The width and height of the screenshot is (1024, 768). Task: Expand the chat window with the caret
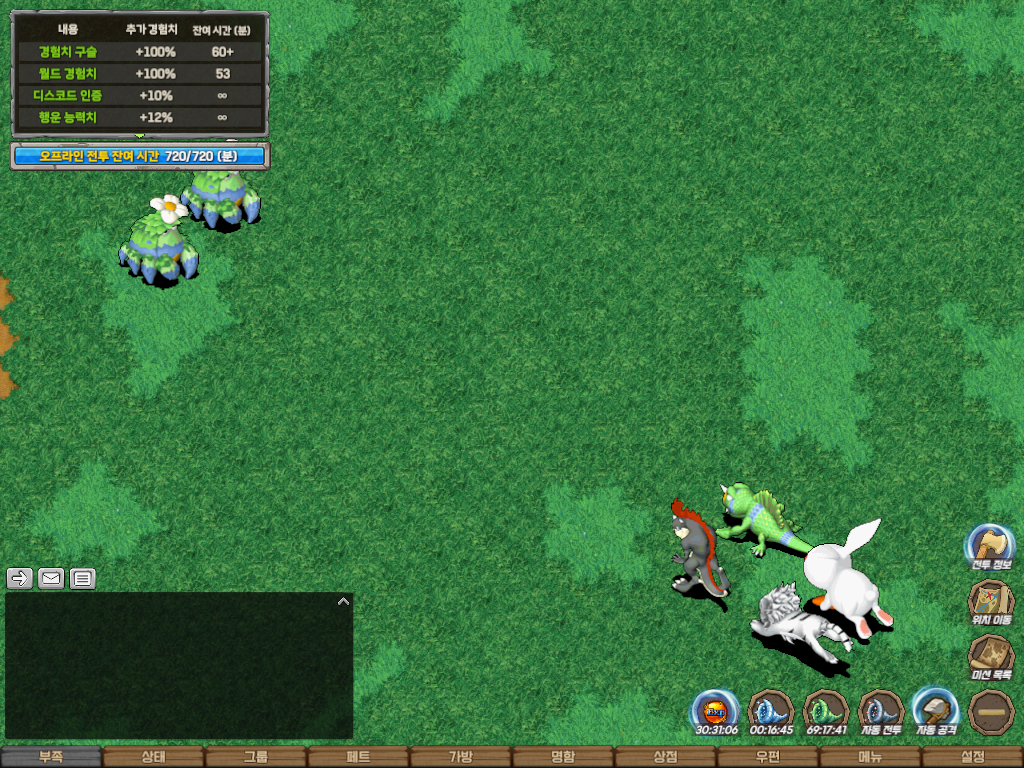343,602
